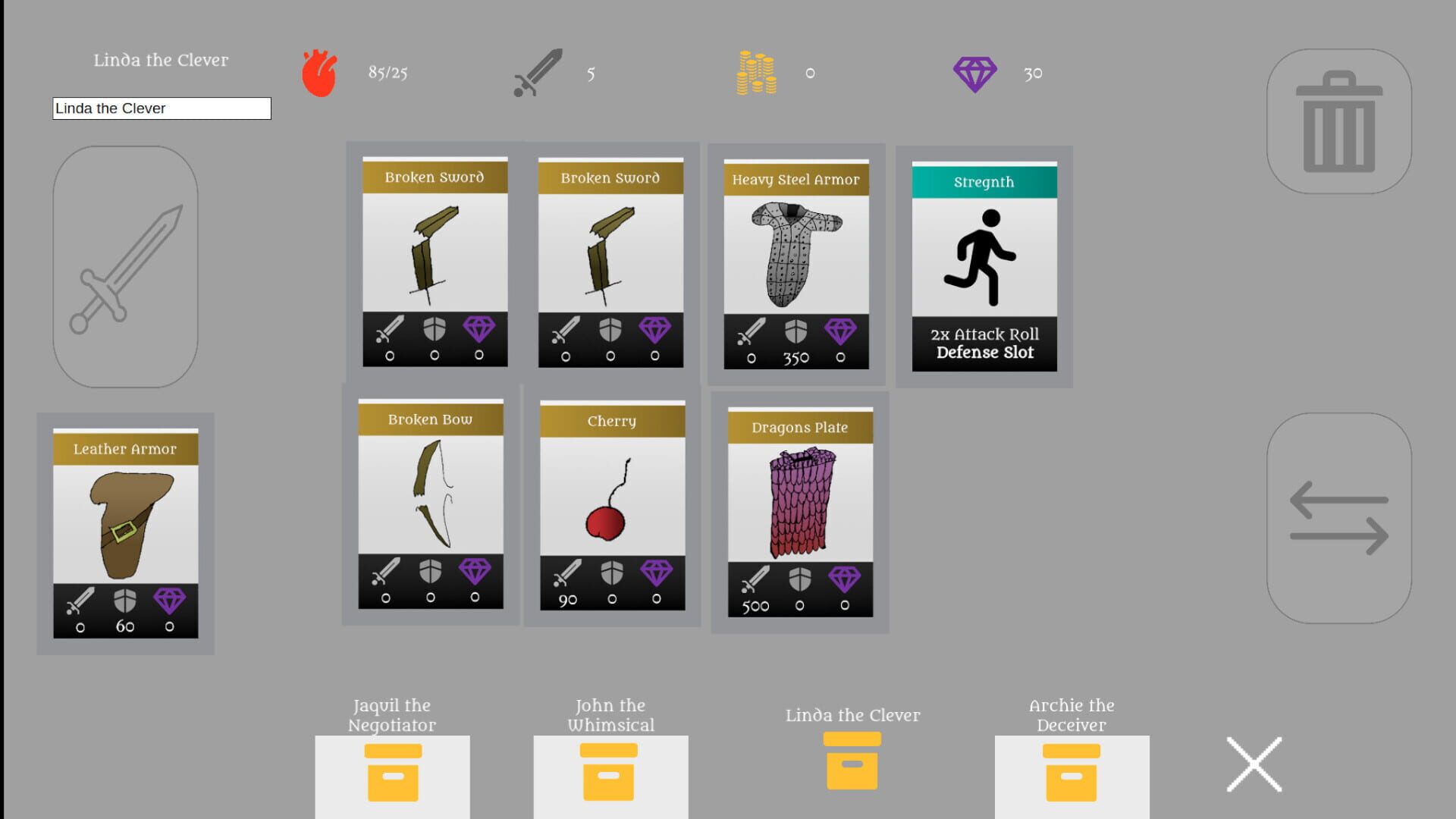Click the purple gem currency icon
The height and width of the screenshot is (819, 1456).
point(975,74)
